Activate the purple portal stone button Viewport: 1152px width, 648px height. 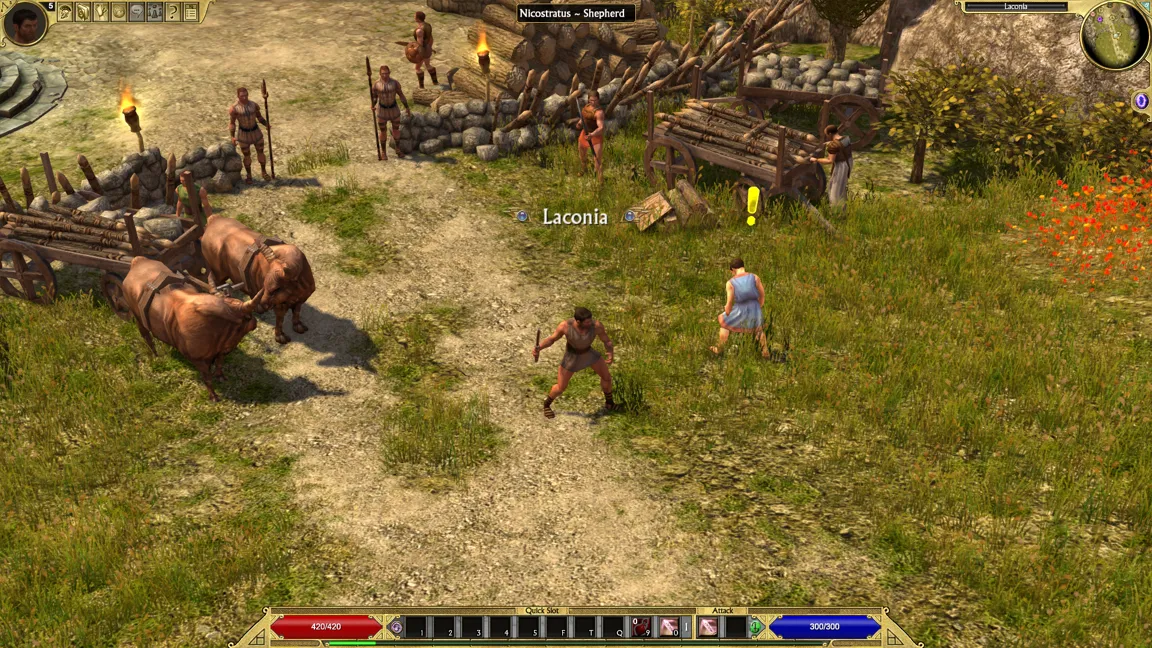[x=1141, y=101]
